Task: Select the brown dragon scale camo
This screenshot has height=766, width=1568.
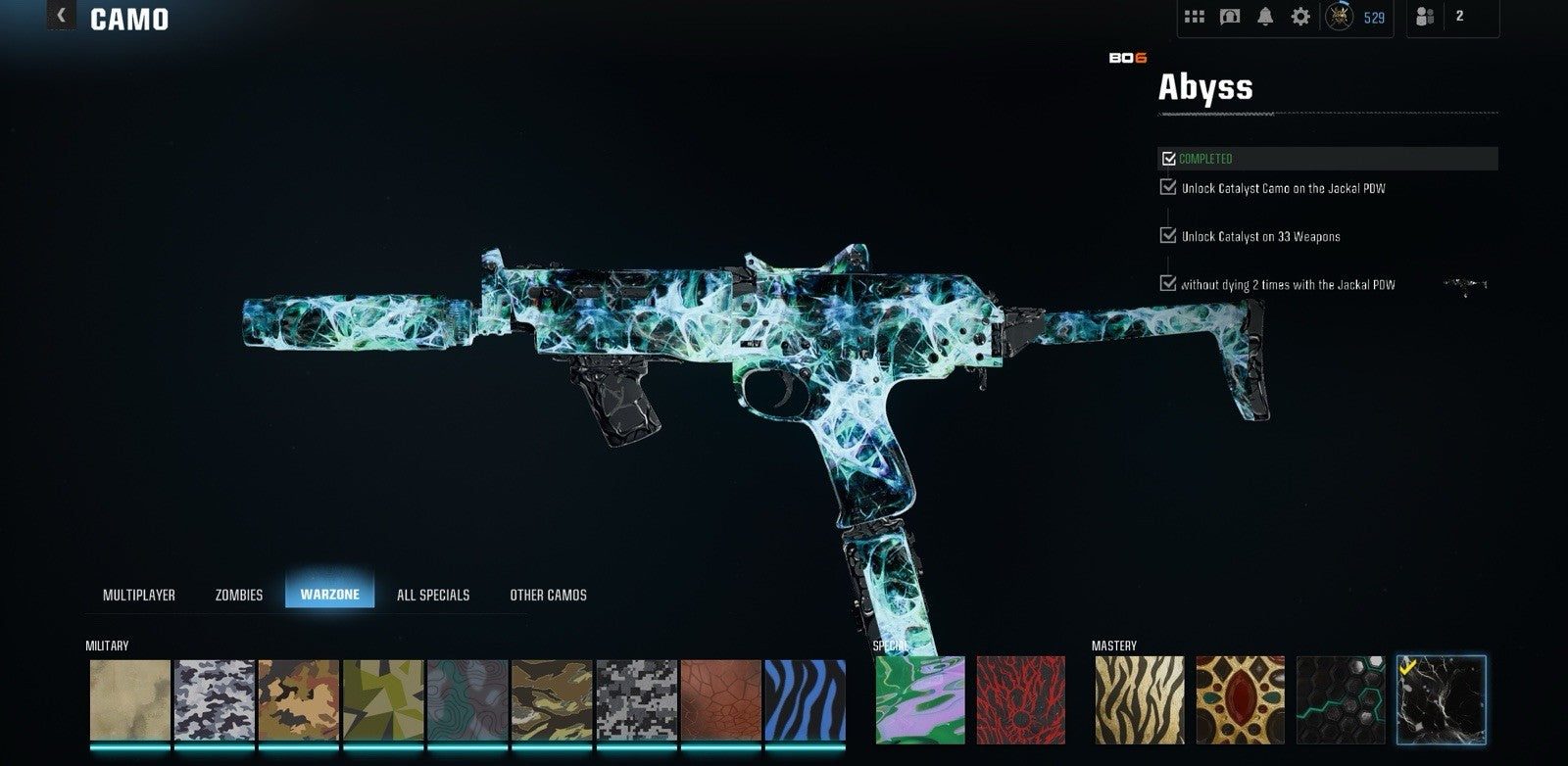Action: click(x=720, y=699)
